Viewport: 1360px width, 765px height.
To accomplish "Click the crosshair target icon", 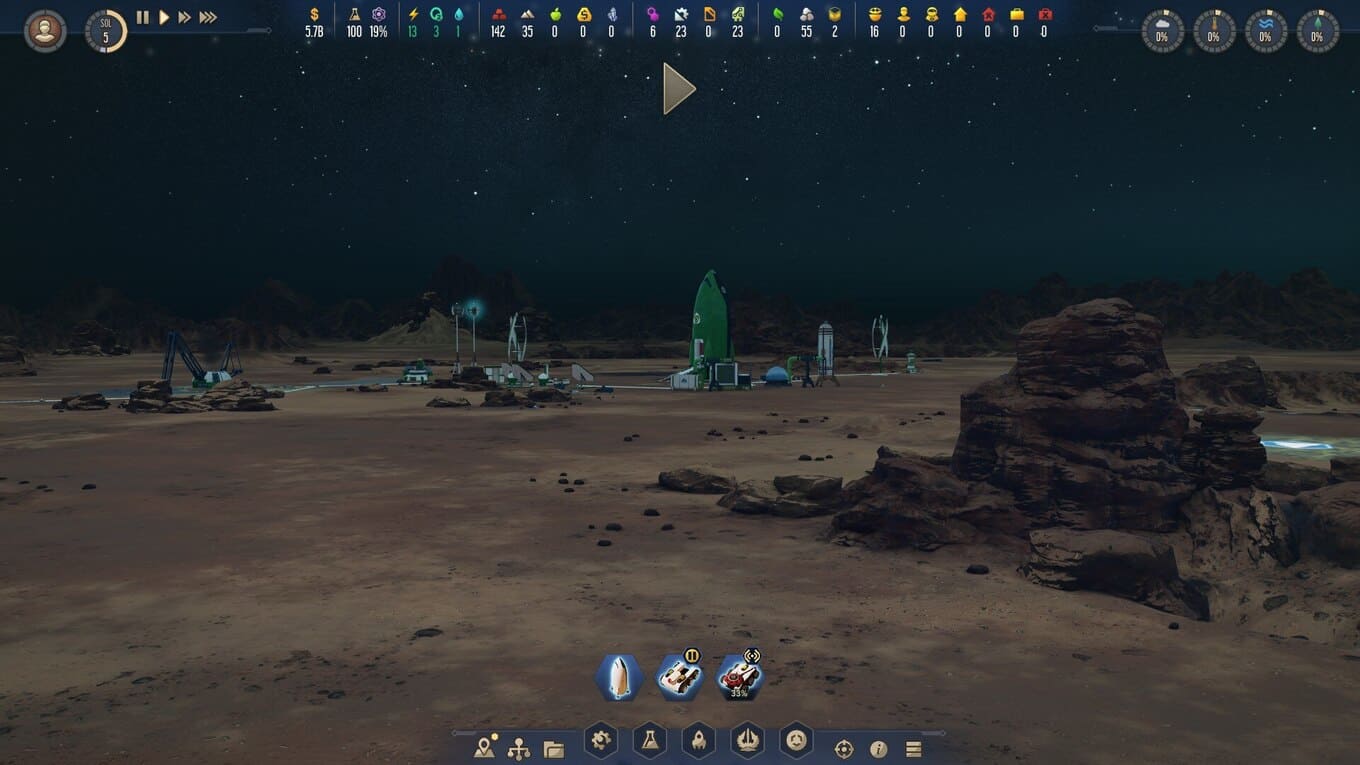I will click(844, 749).
